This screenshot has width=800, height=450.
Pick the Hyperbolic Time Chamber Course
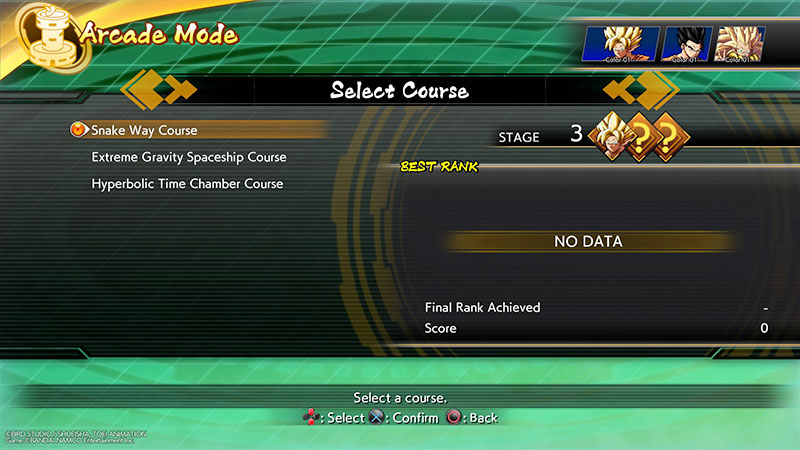point(187,184)
